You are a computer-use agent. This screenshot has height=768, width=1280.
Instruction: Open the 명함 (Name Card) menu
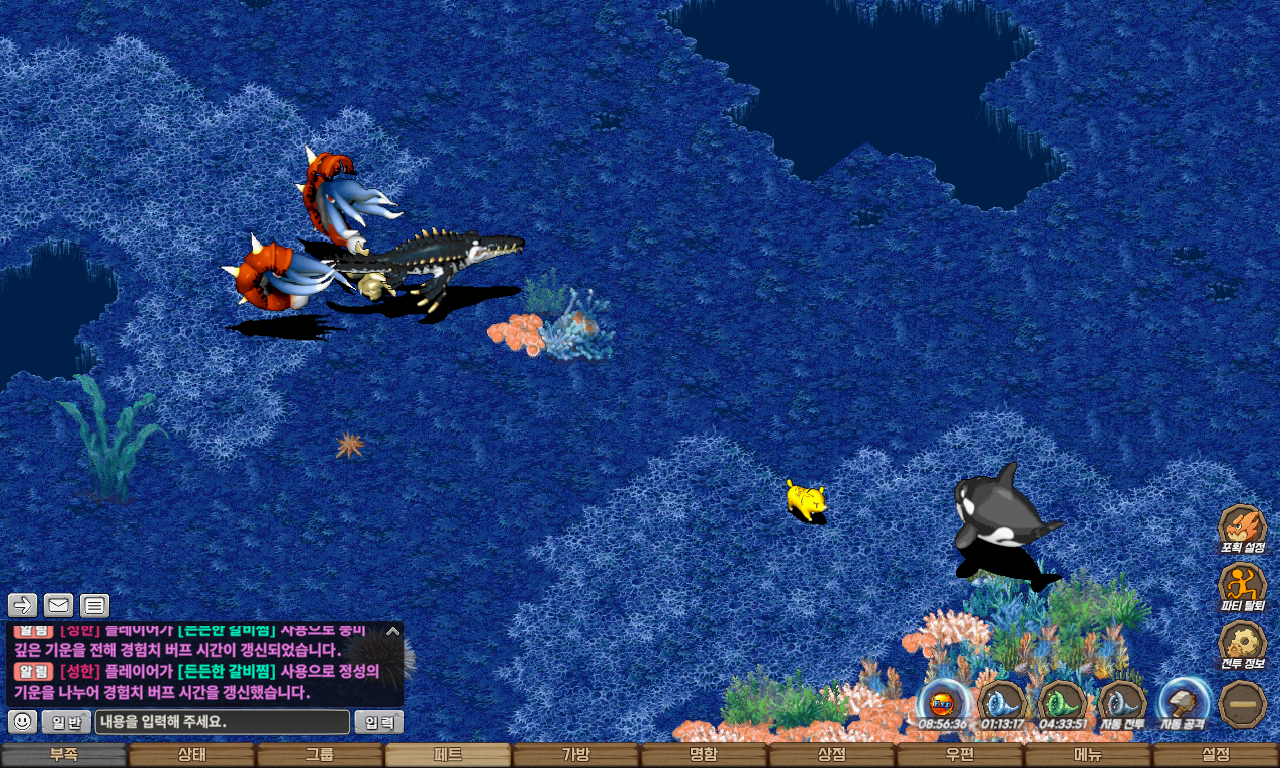pyautogui.click(x=703, y=755)
